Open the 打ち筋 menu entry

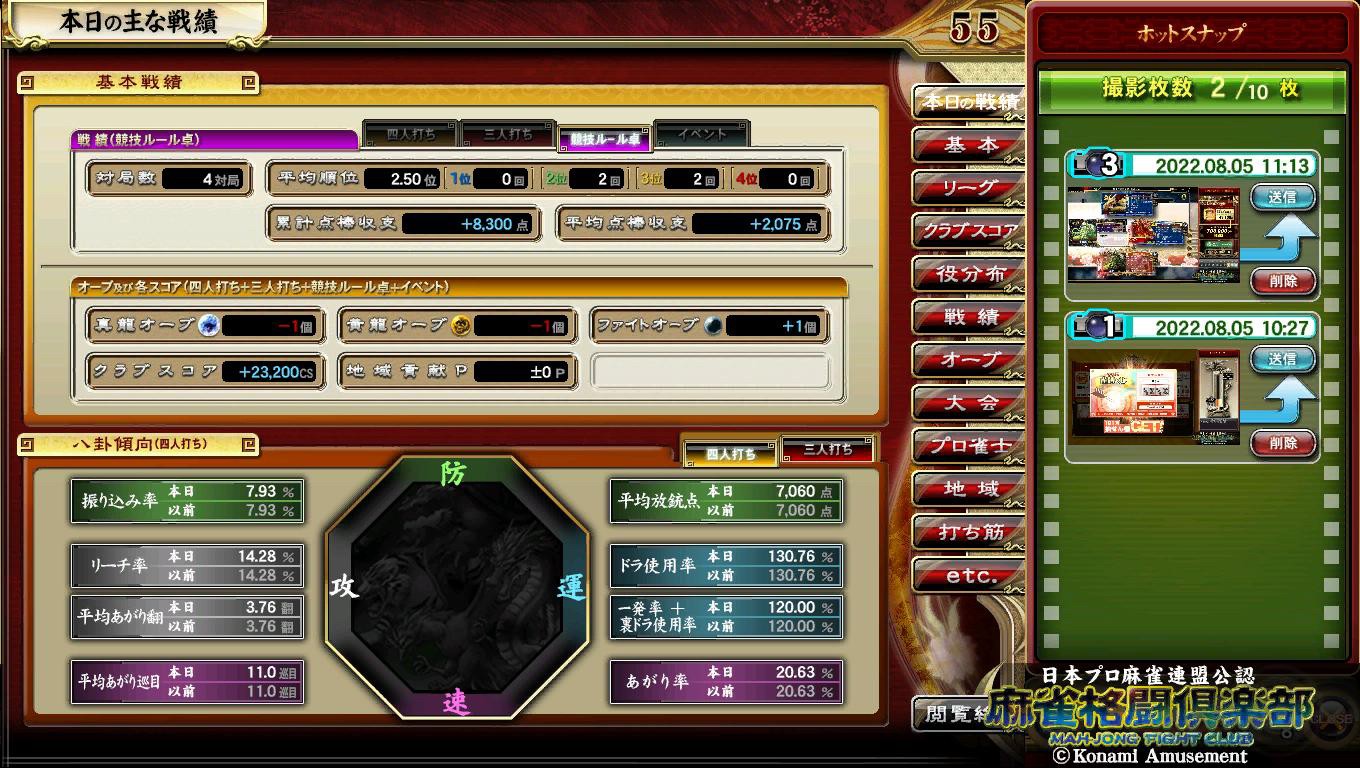[x=968, y=532]
